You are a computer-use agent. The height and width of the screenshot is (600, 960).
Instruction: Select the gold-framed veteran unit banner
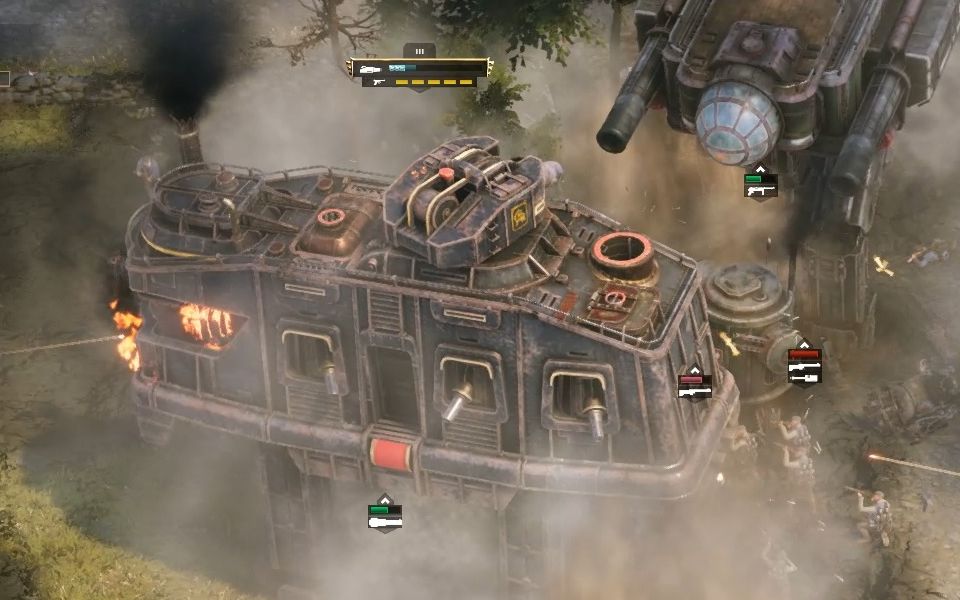pos(419,68)
